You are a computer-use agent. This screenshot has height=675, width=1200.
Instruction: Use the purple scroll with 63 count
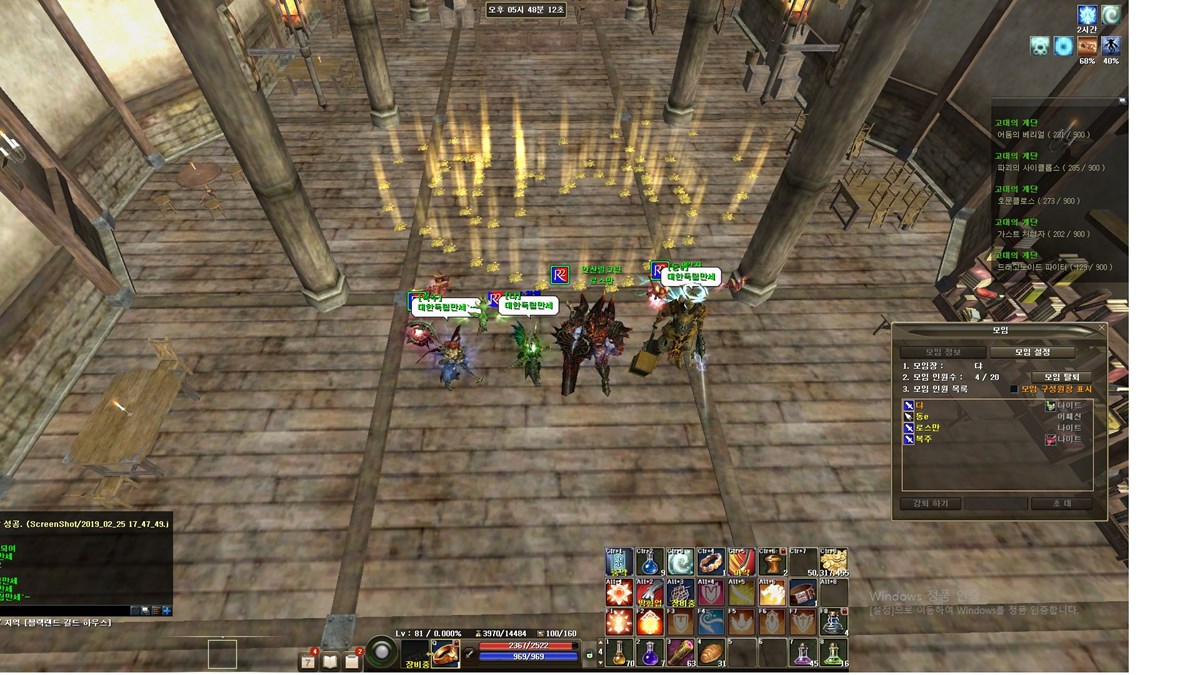pos(680,653)
